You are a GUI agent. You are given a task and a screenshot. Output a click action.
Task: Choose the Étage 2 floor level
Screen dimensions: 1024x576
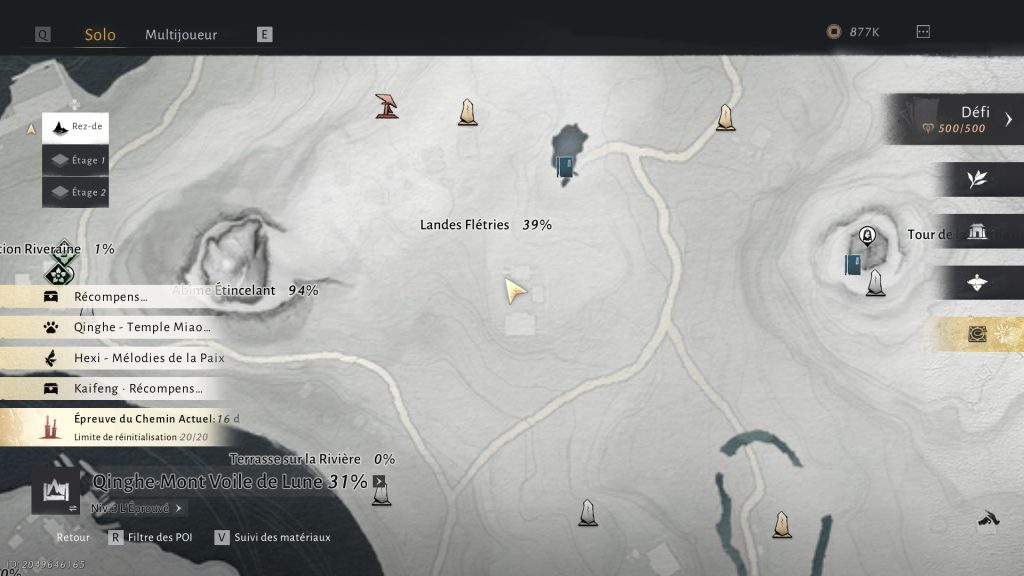click(x=76, y=192)
